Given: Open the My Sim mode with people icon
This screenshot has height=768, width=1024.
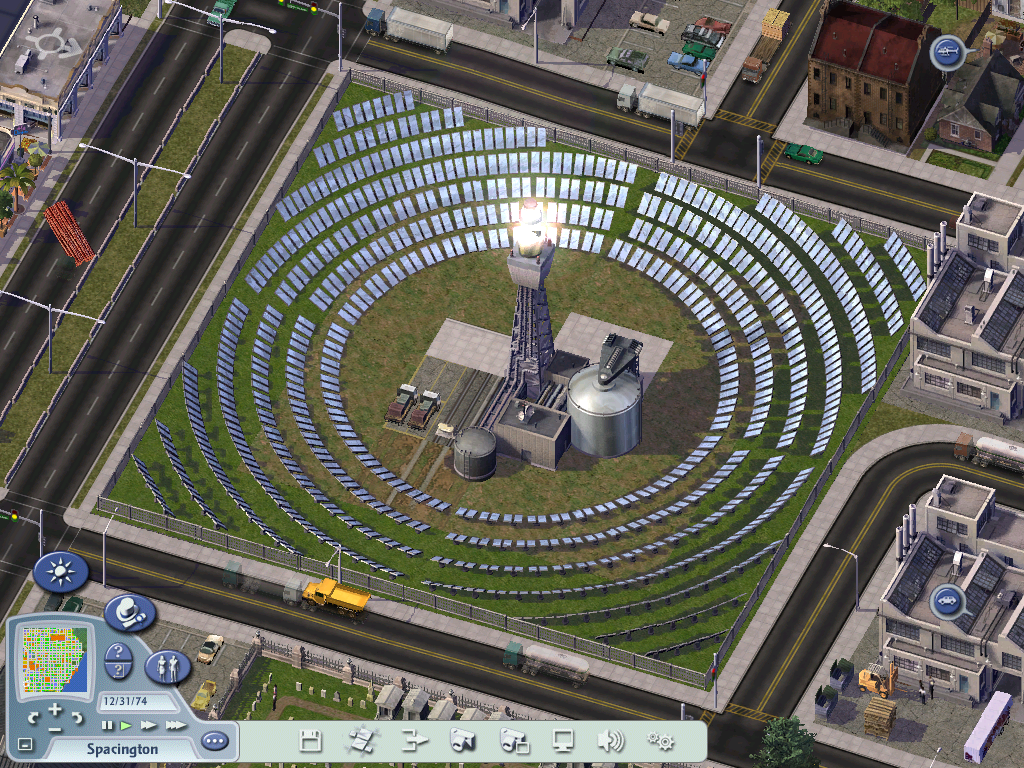Looking at the screenshot, I should tap(168, 666).
